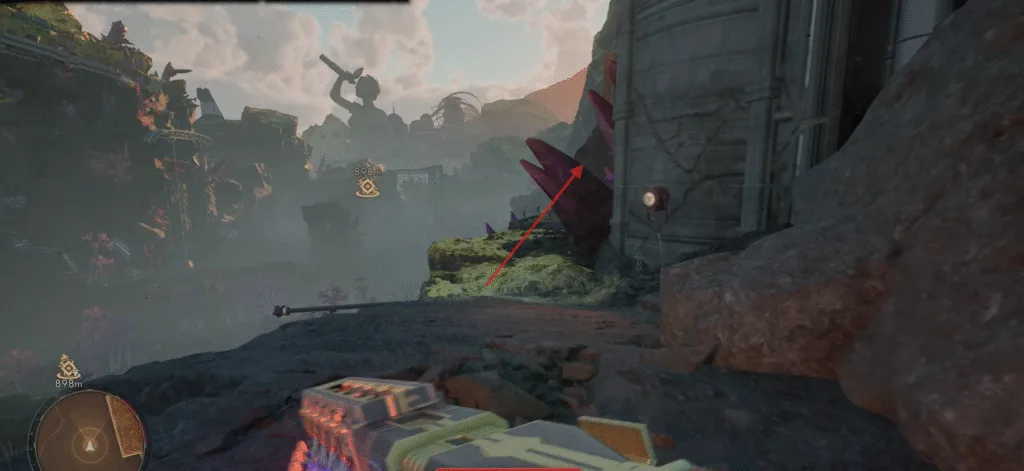Screen dimensions: 1024x471
Task: Select the objective marker directly above the minimap
Action: point(68,366)
